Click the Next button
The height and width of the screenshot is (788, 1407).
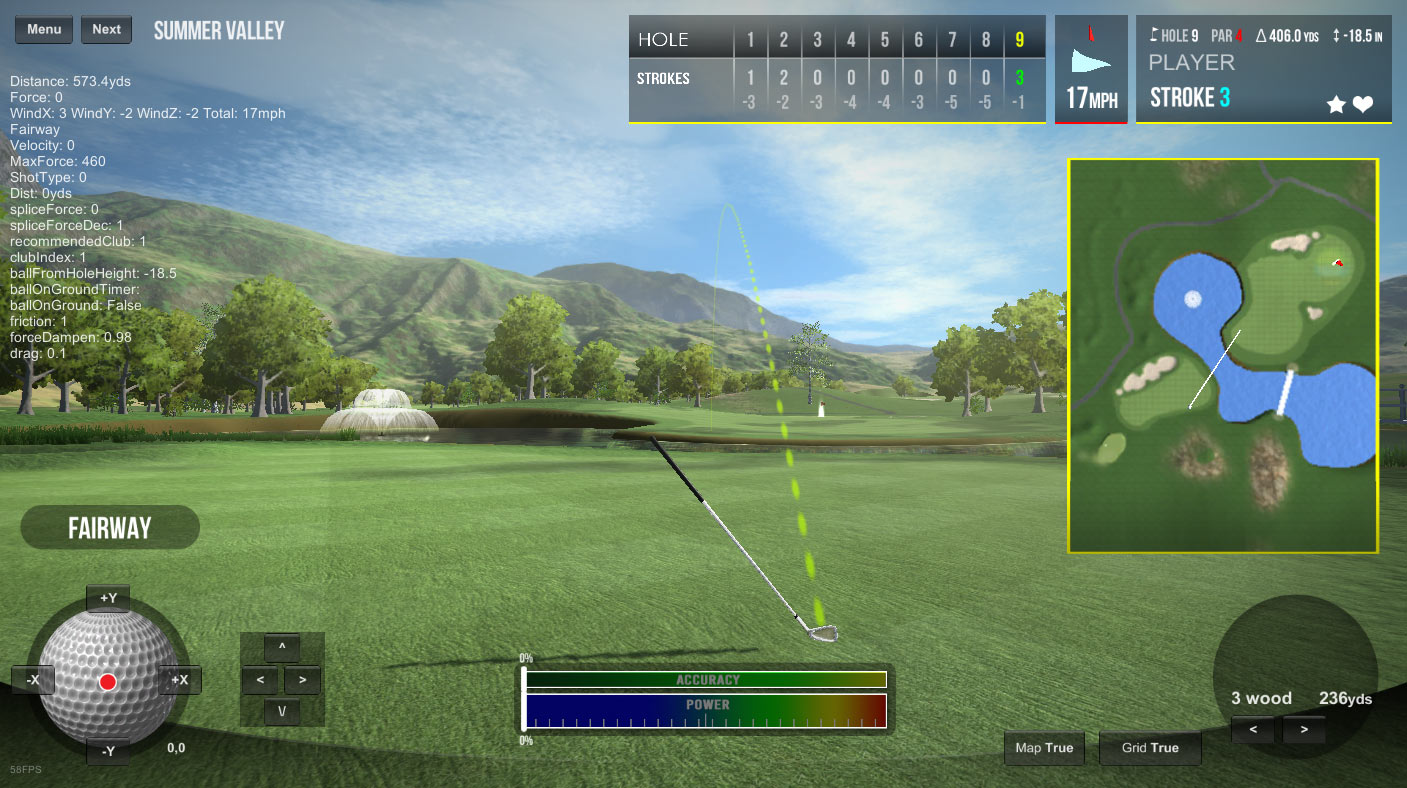pos(106,29)
